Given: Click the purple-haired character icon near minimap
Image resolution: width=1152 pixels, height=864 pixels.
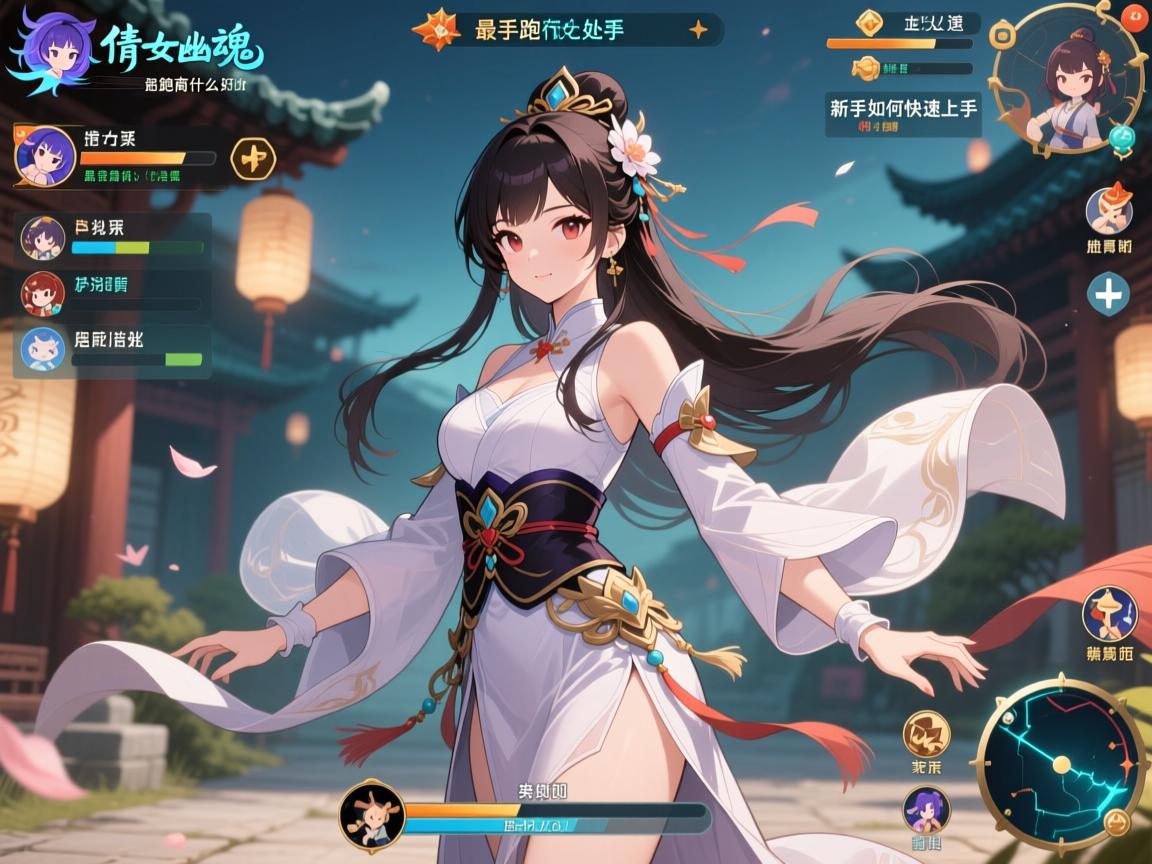Looking at the screenshot, I should (x=926, y=809).
